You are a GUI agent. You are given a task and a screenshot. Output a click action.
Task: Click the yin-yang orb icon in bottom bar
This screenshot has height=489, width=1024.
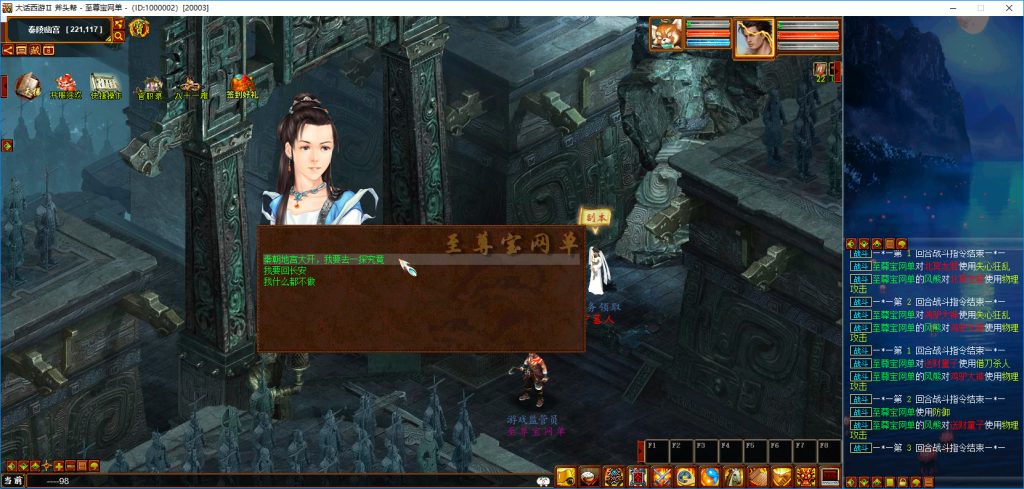(x=710, y=477)
